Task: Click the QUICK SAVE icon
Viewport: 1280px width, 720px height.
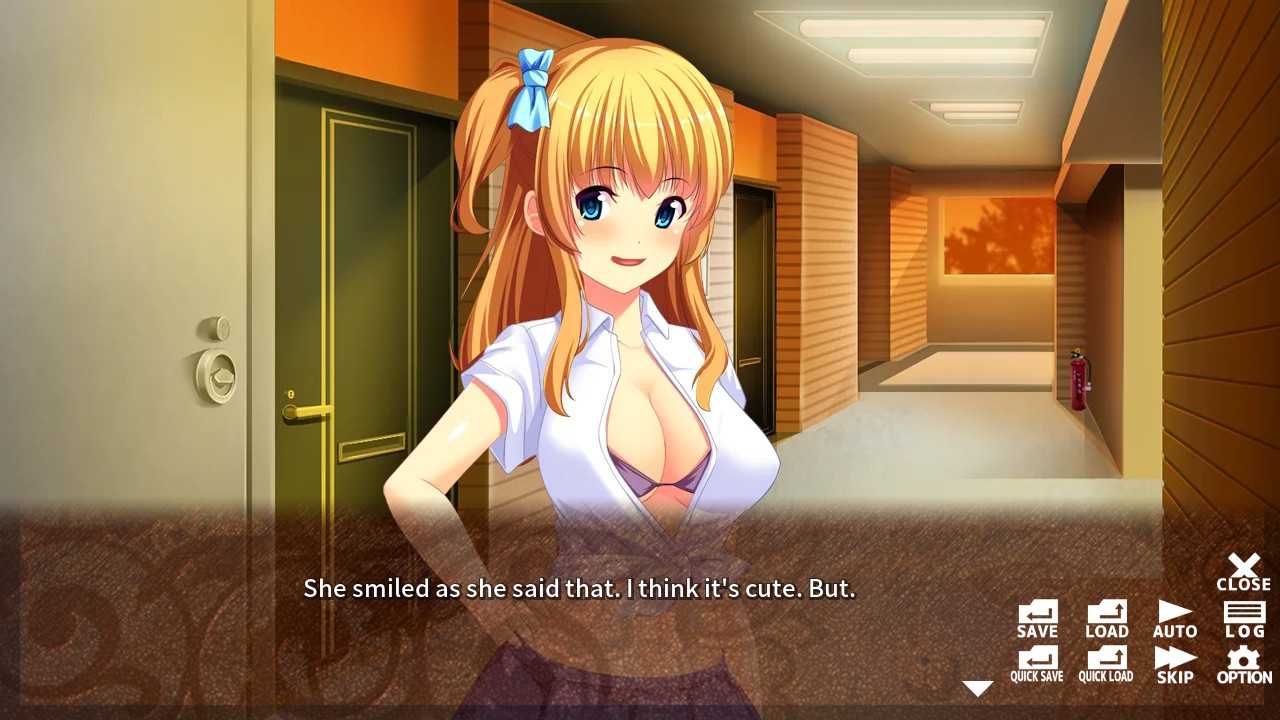Action: pyautogui.click(x=1035, y=662)
